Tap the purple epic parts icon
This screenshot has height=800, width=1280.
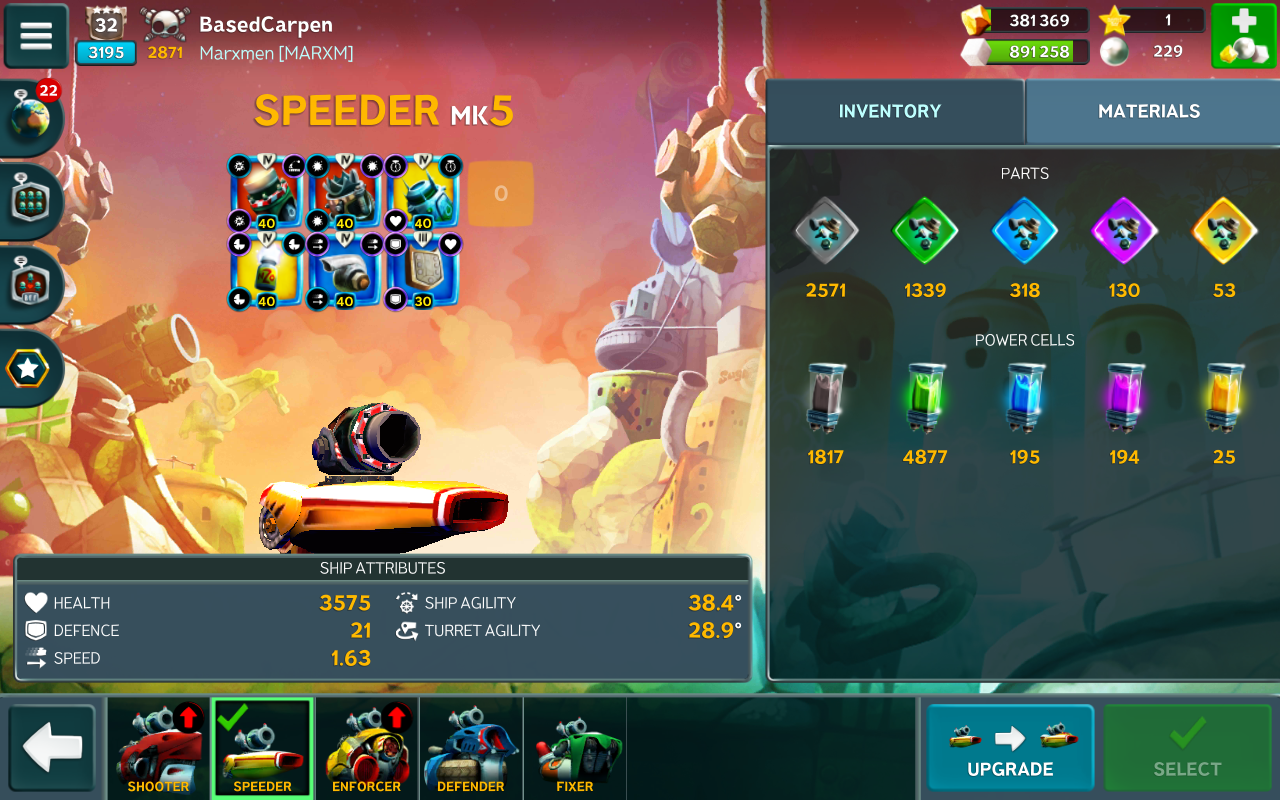tap(1124, 231)
